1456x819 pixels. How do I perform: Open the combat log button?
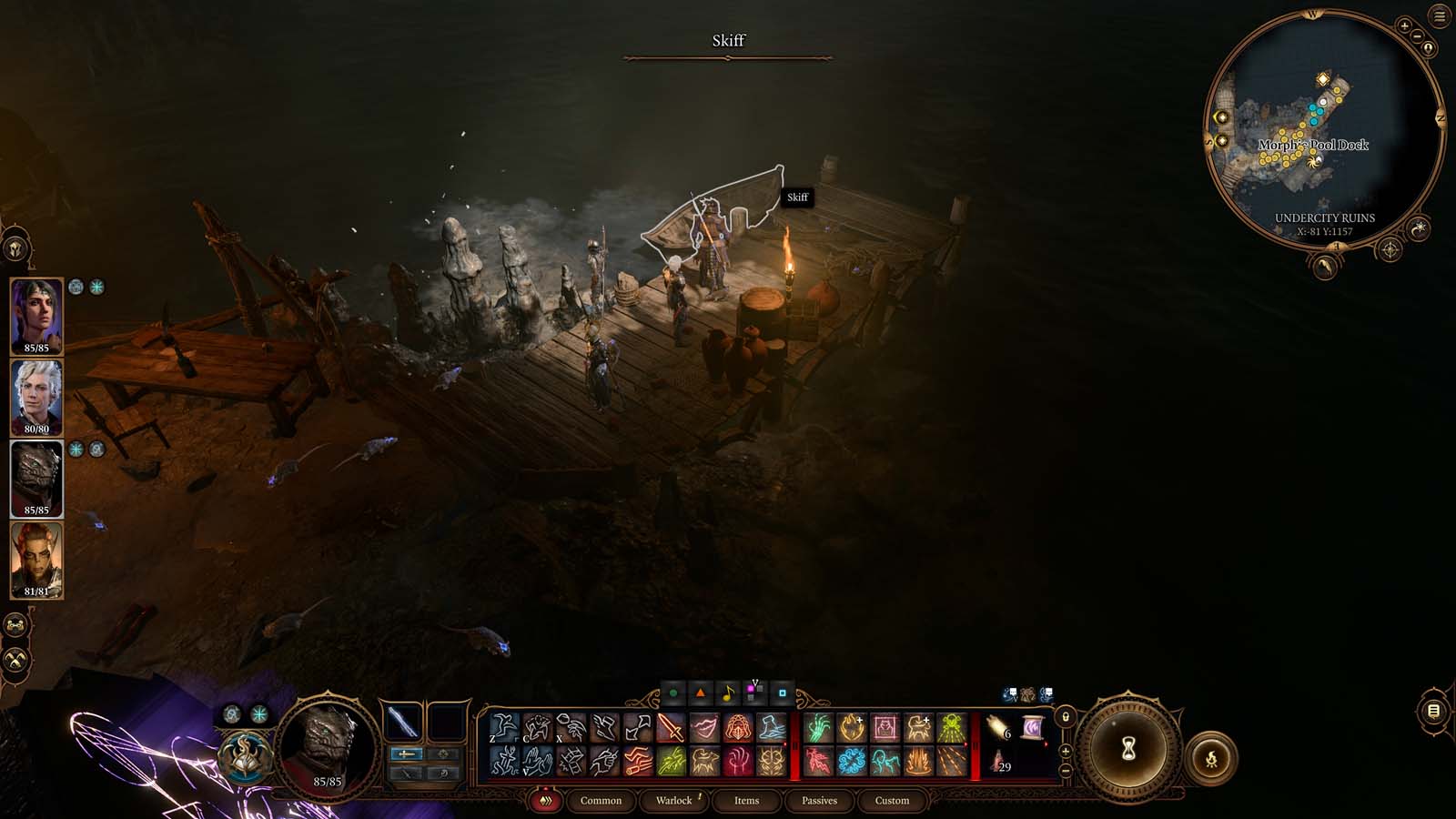point(1433,711)
